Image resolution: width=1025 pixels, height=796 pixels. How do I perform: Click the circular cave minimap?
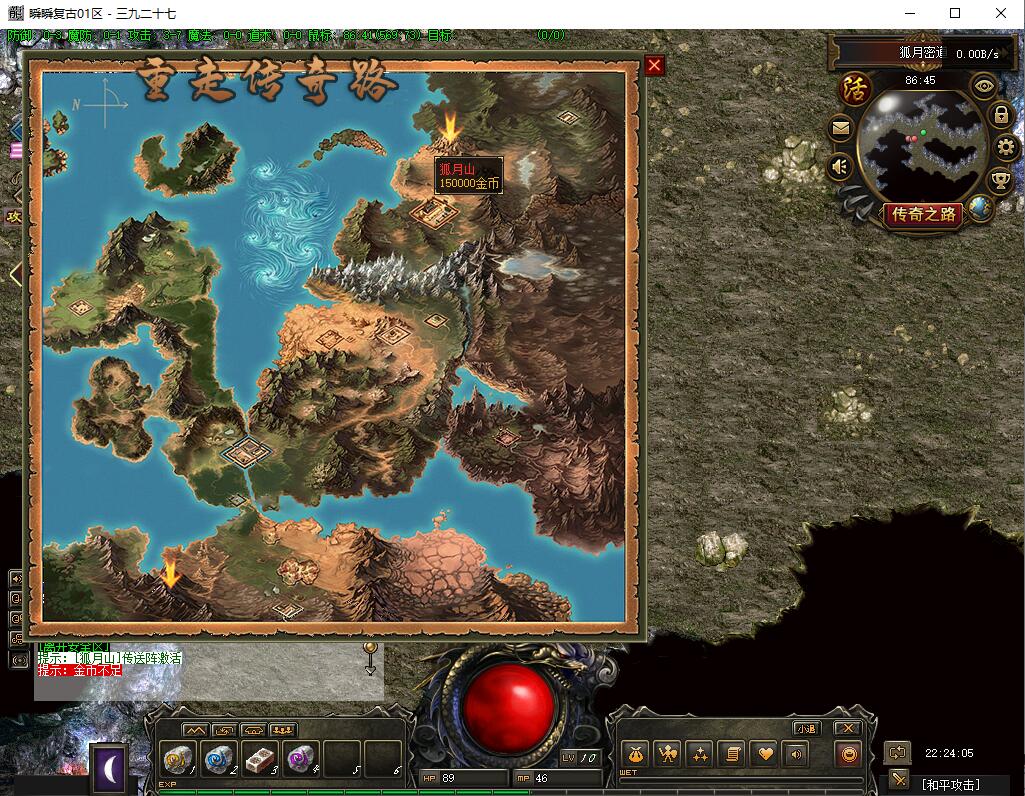920,145
